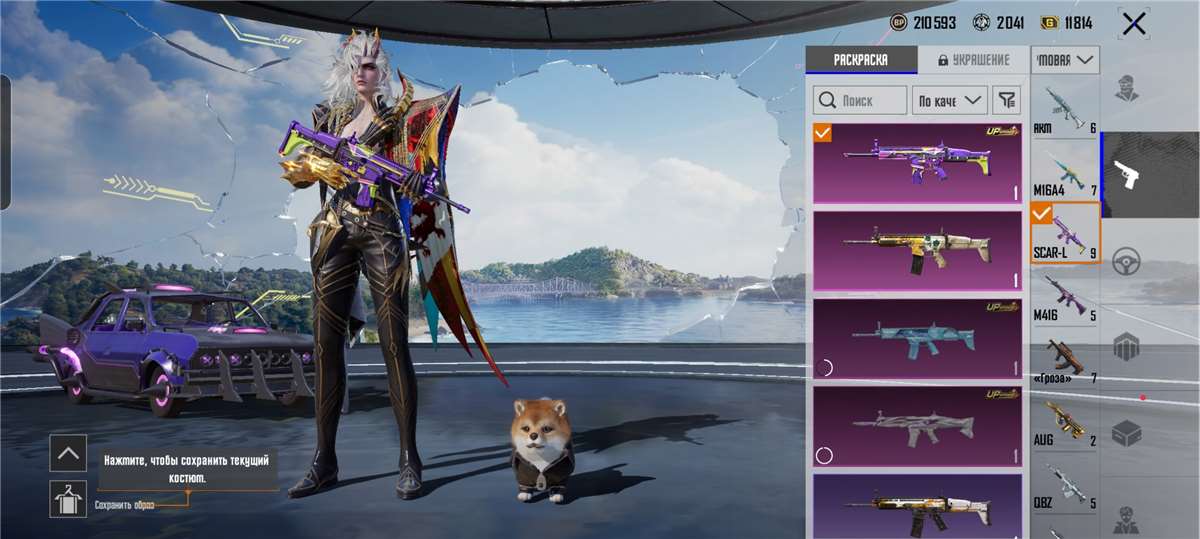Click the Поиск search field
The image size is (1200, 539).
pos(860,100)
